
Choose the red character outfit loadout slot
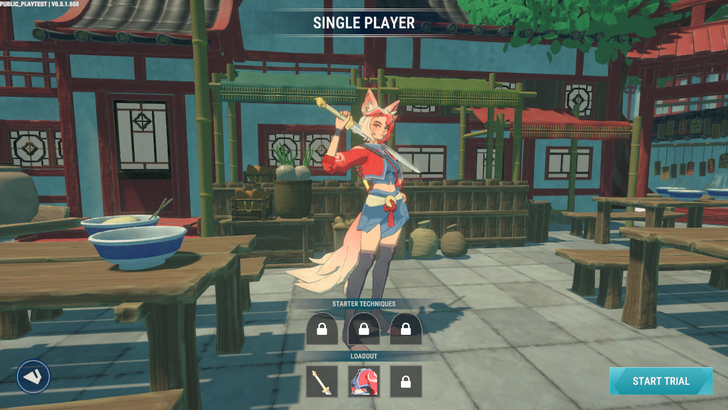364,381
